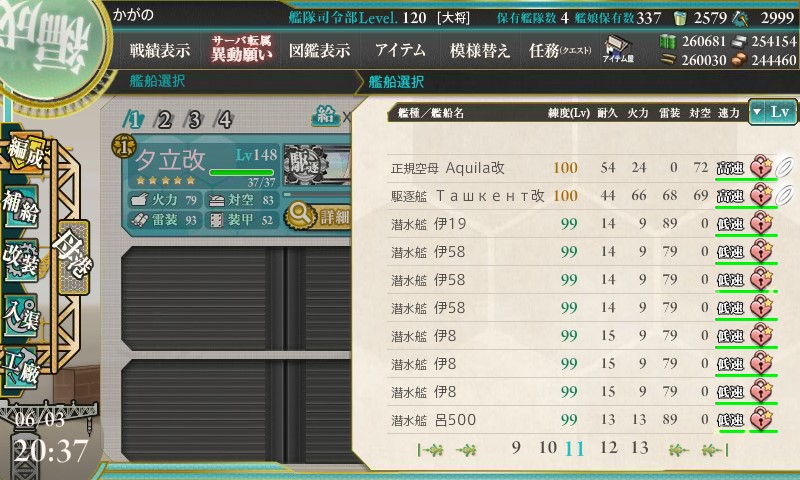
Task: Jump to ship list page 12
Action: [608, 447]
